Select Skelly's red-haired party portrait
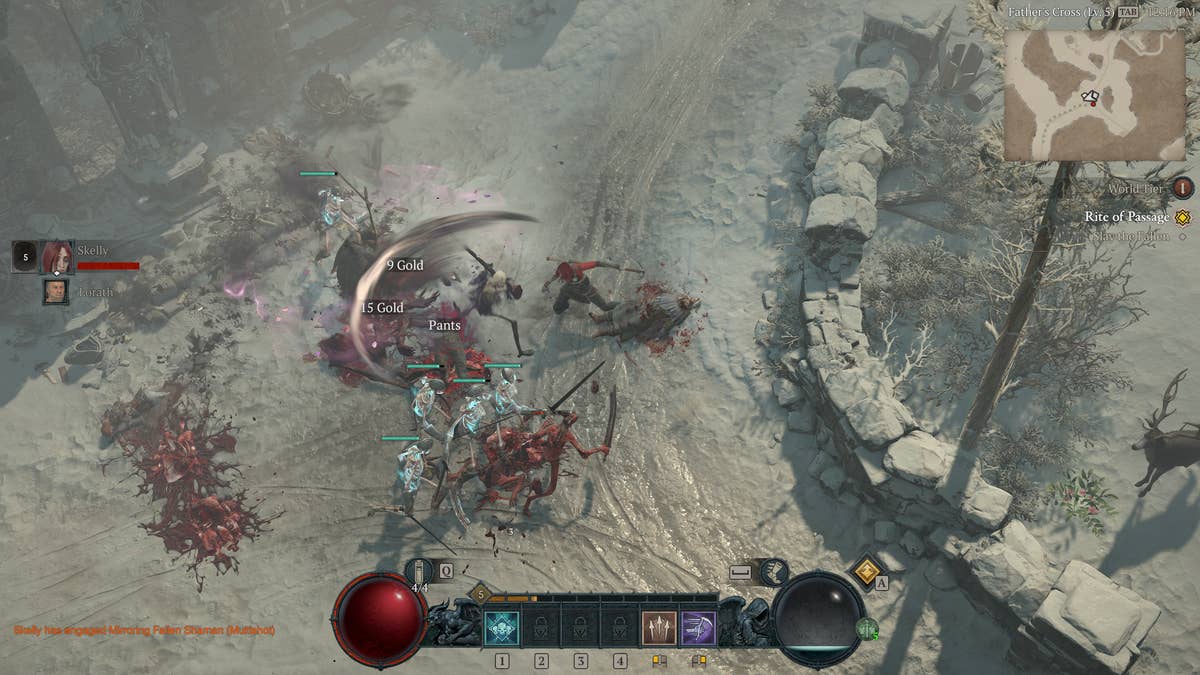 click(57, 257)
